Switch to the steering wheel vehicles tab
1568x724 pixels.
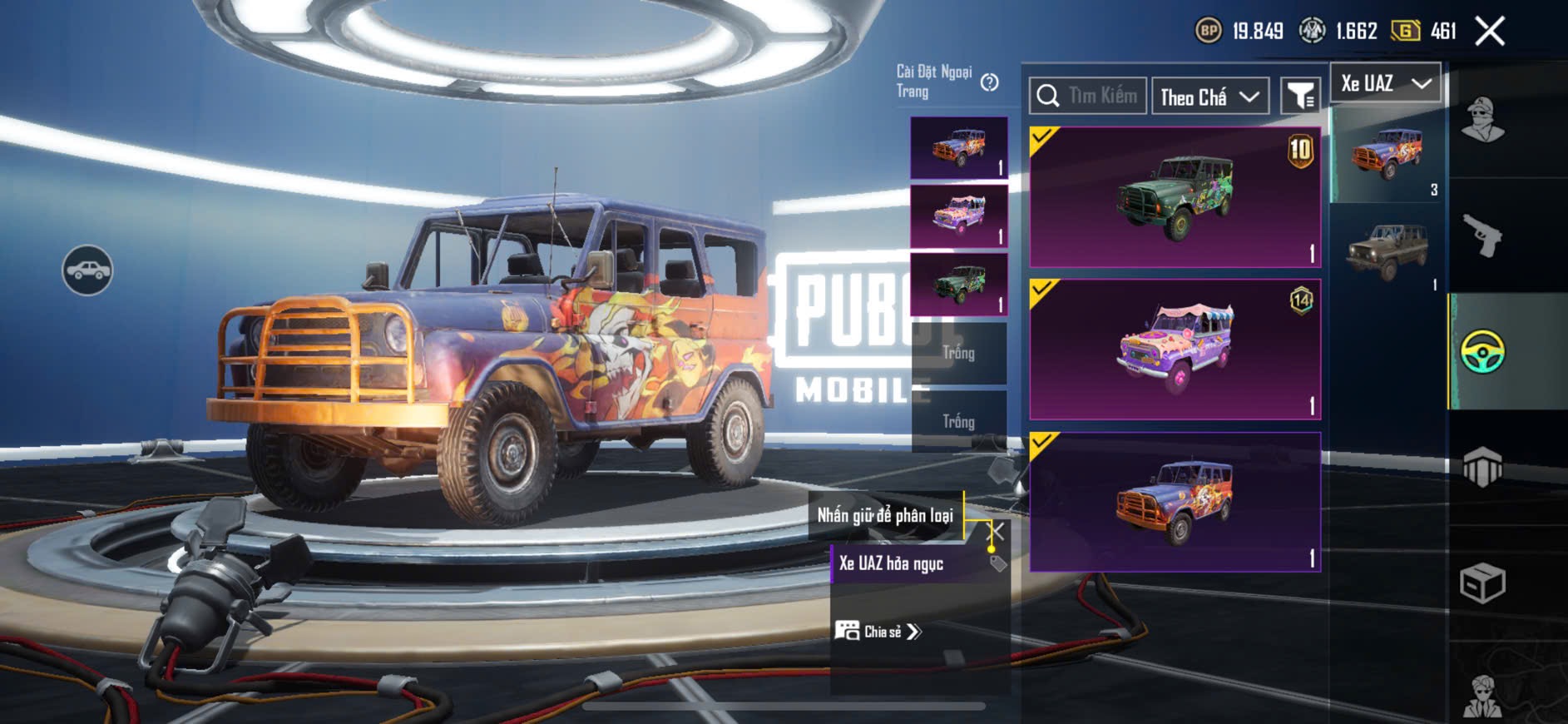pyautogui.click(x=1482, y=351)
